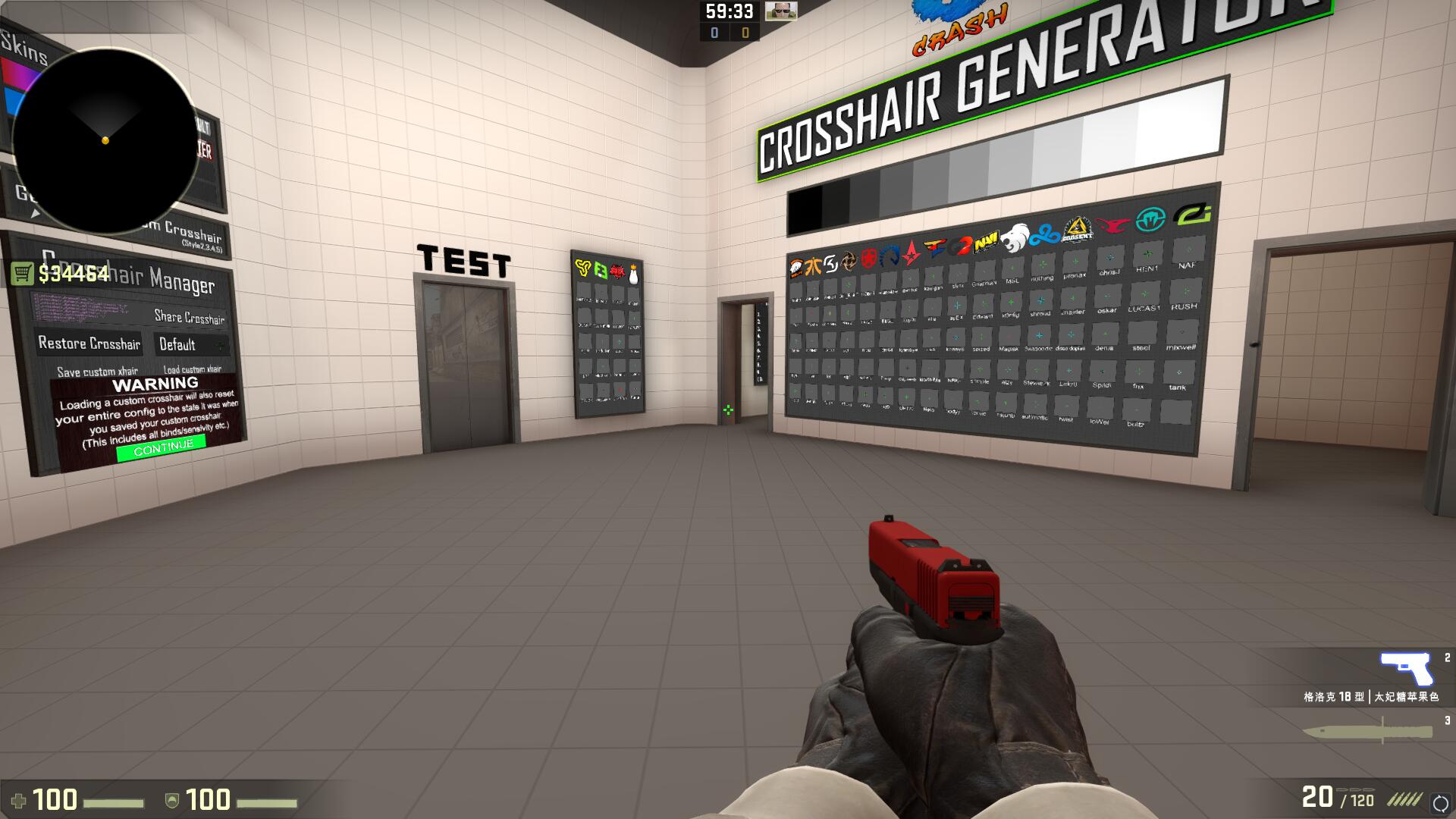Select the player avatar beside the round timer

point(780,11)
